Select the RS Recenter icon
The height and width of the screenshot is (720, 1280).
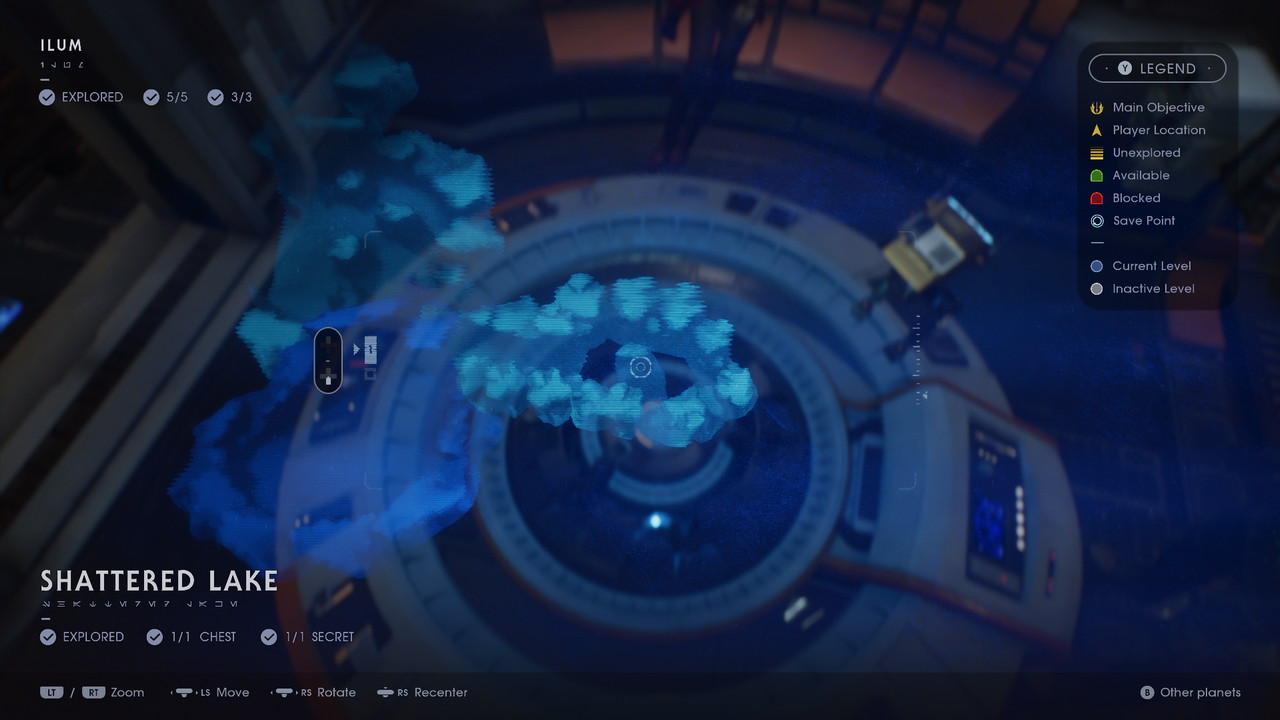click(x=384, y=692)
